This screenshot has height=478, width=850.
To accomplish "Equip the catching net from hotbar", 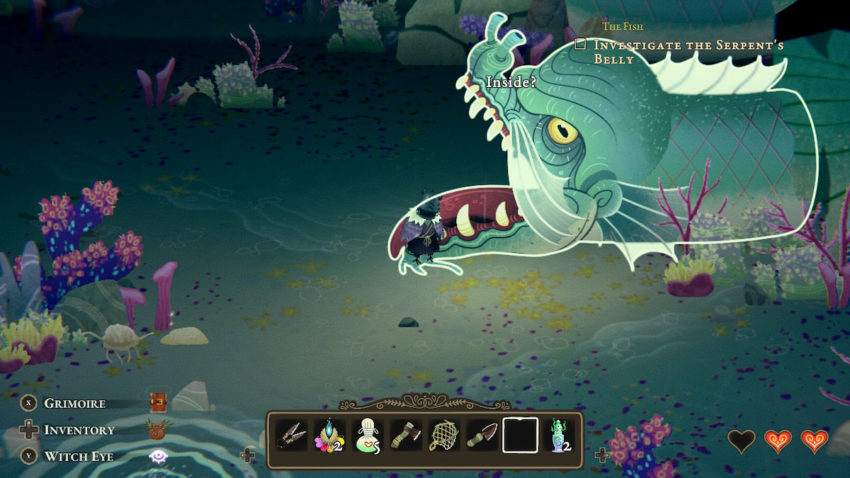I will (x=444, y=436).
